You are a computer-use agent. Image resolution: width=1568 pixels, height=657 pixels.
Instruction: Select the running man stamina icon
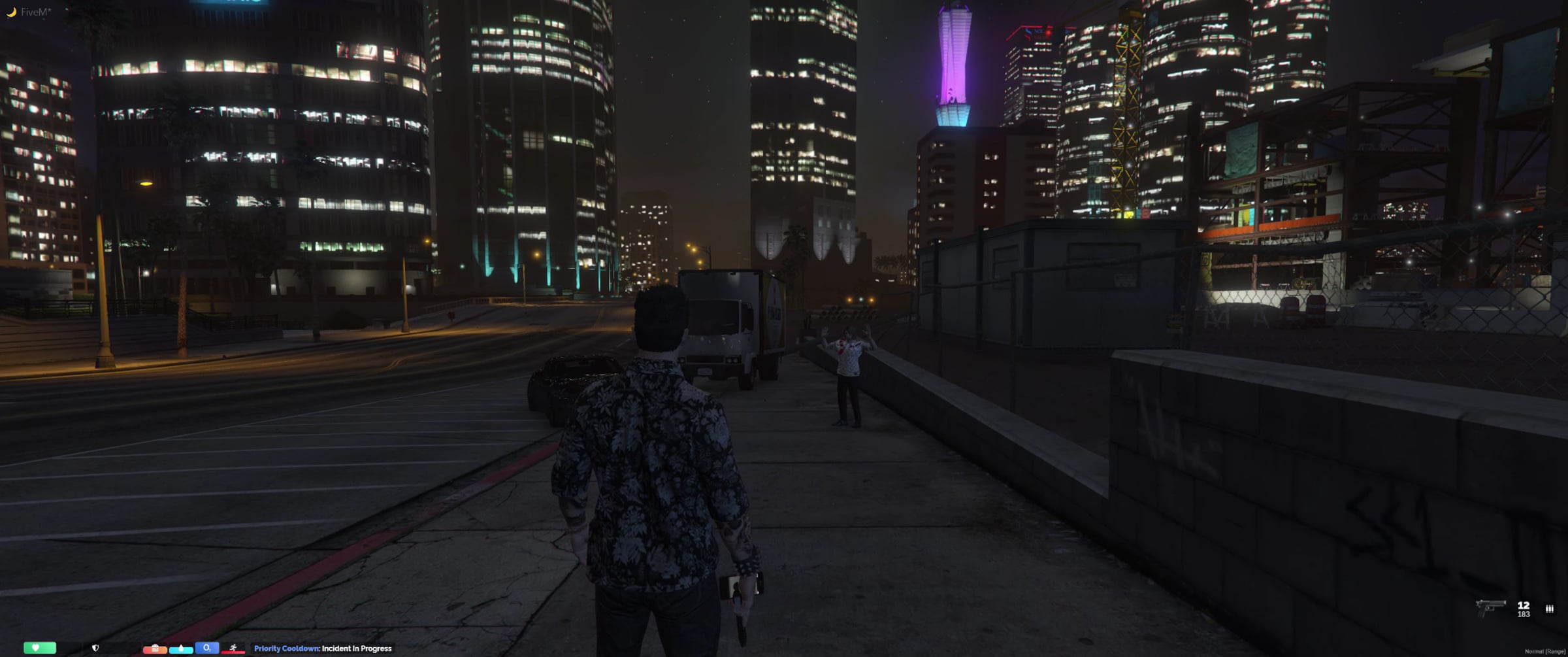click(233, 648)
